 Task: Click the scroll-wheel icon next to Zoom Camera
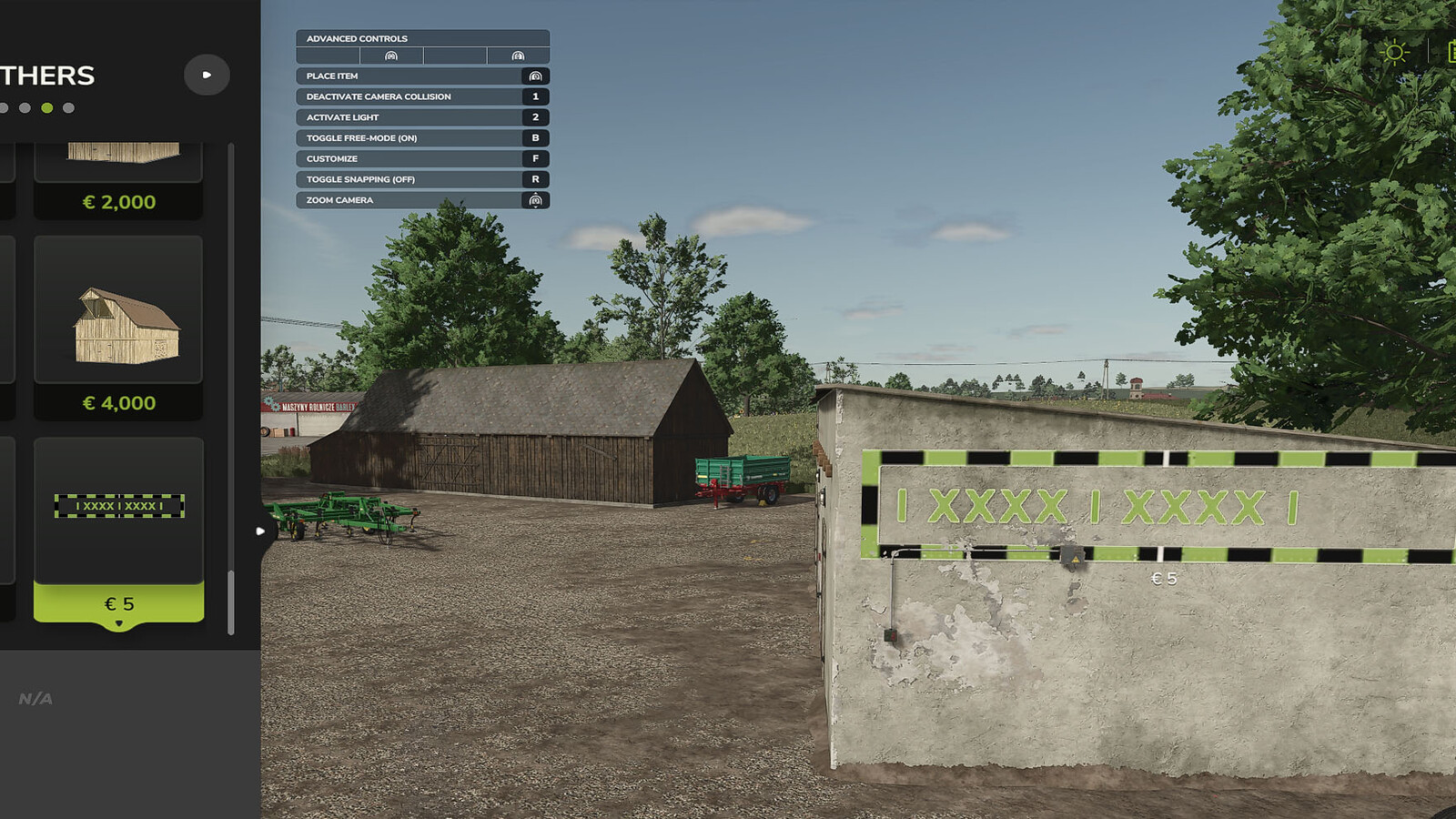click(536, 199)
